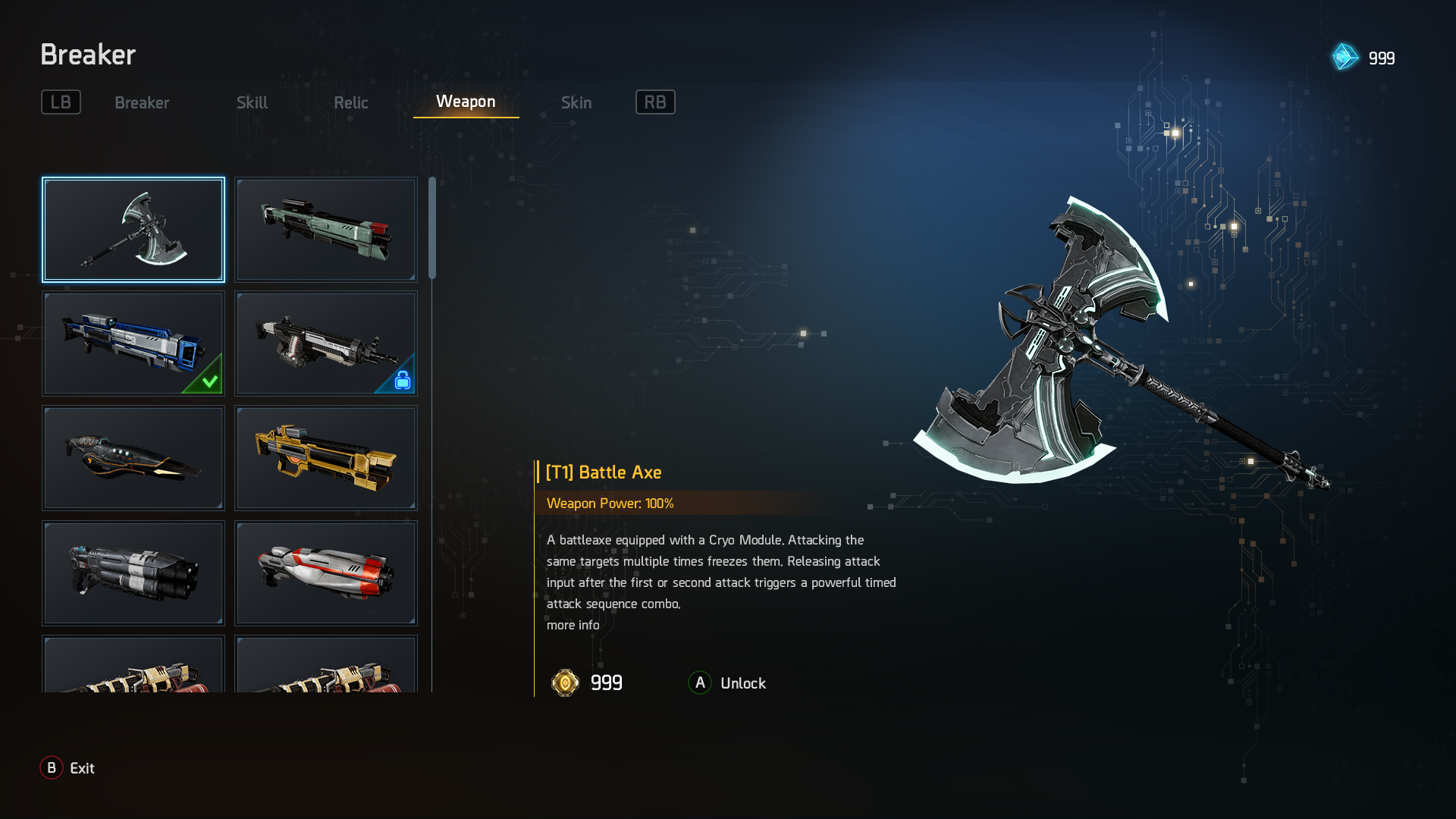Go to the Relic tab
This screenshot has width=1456, height=819.
click(350, 102)
